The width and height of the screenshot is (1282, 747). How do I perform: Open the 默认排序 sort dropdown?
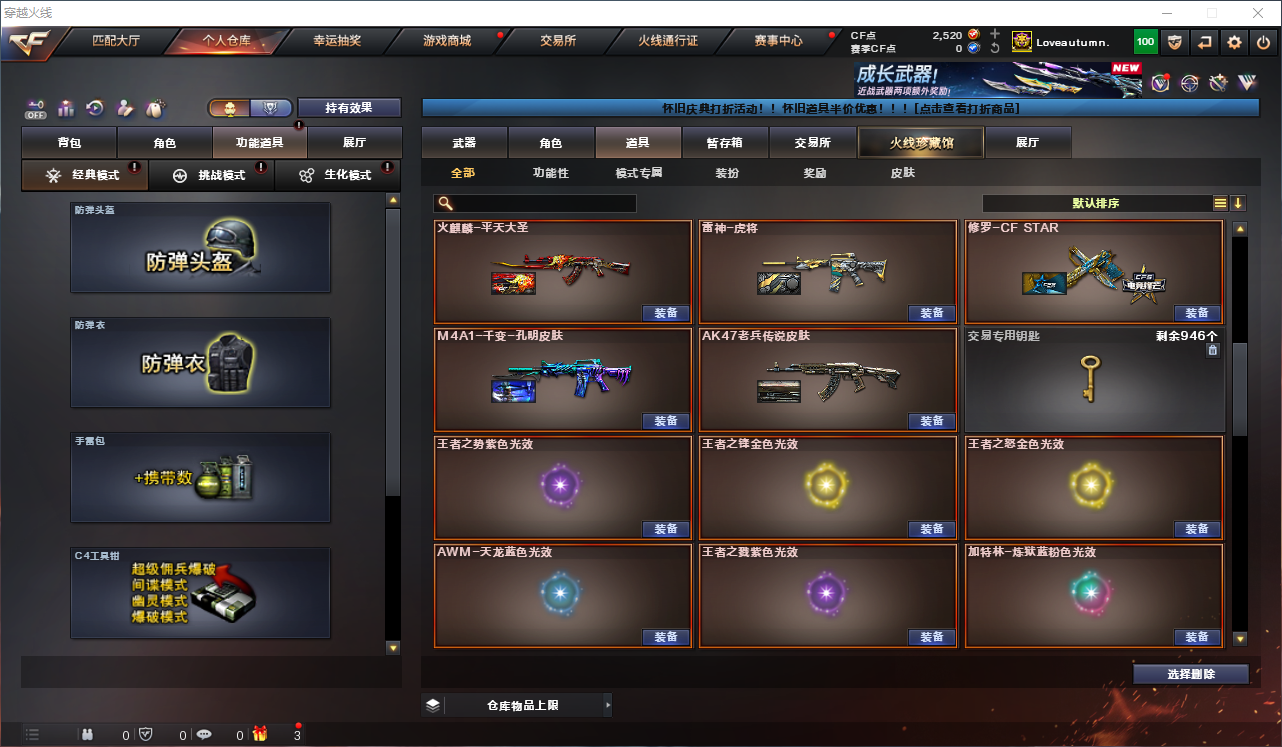1096,203
